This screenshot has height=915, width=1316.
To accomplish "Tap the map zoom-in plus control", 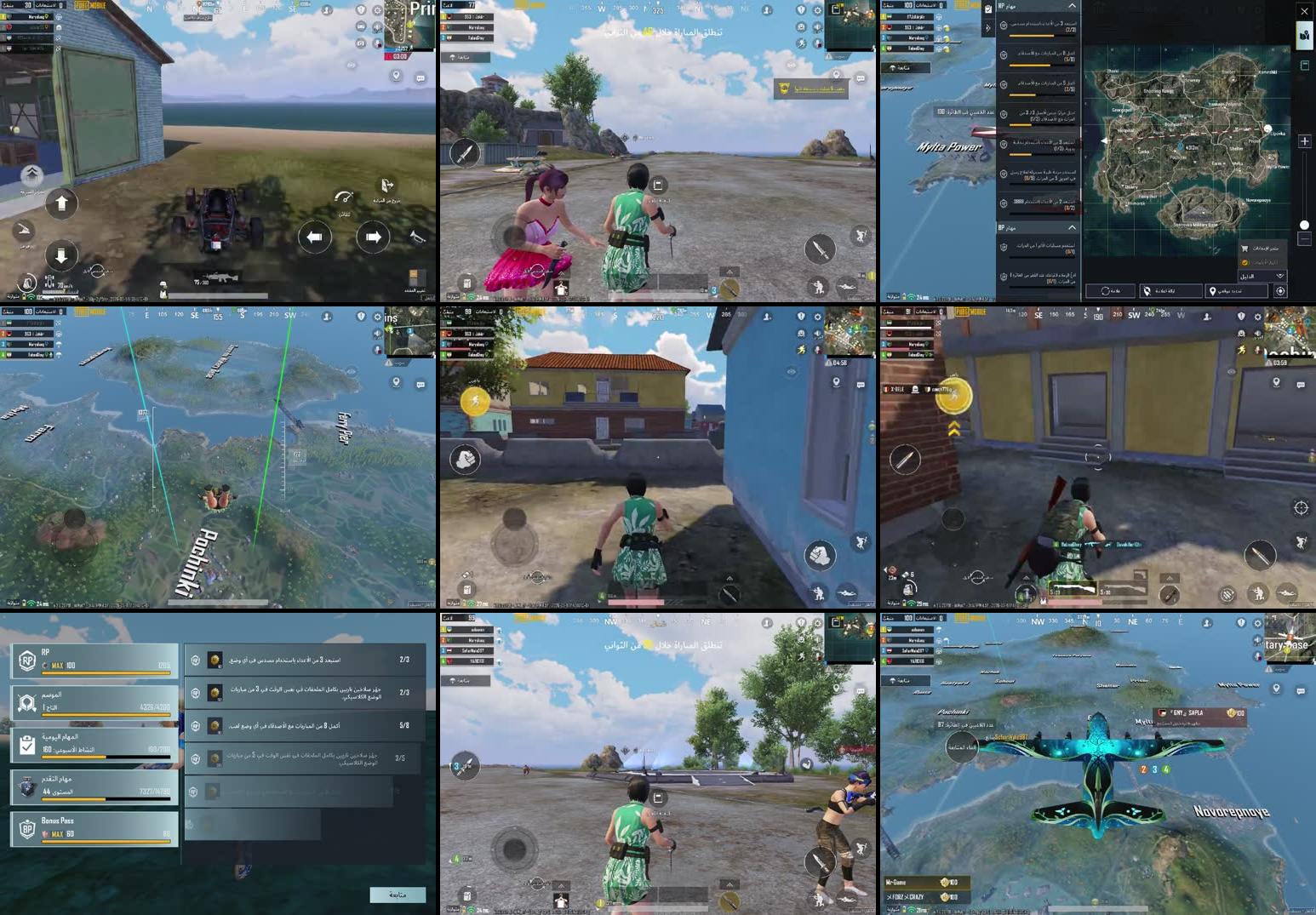I will (x=1305, y=141).
